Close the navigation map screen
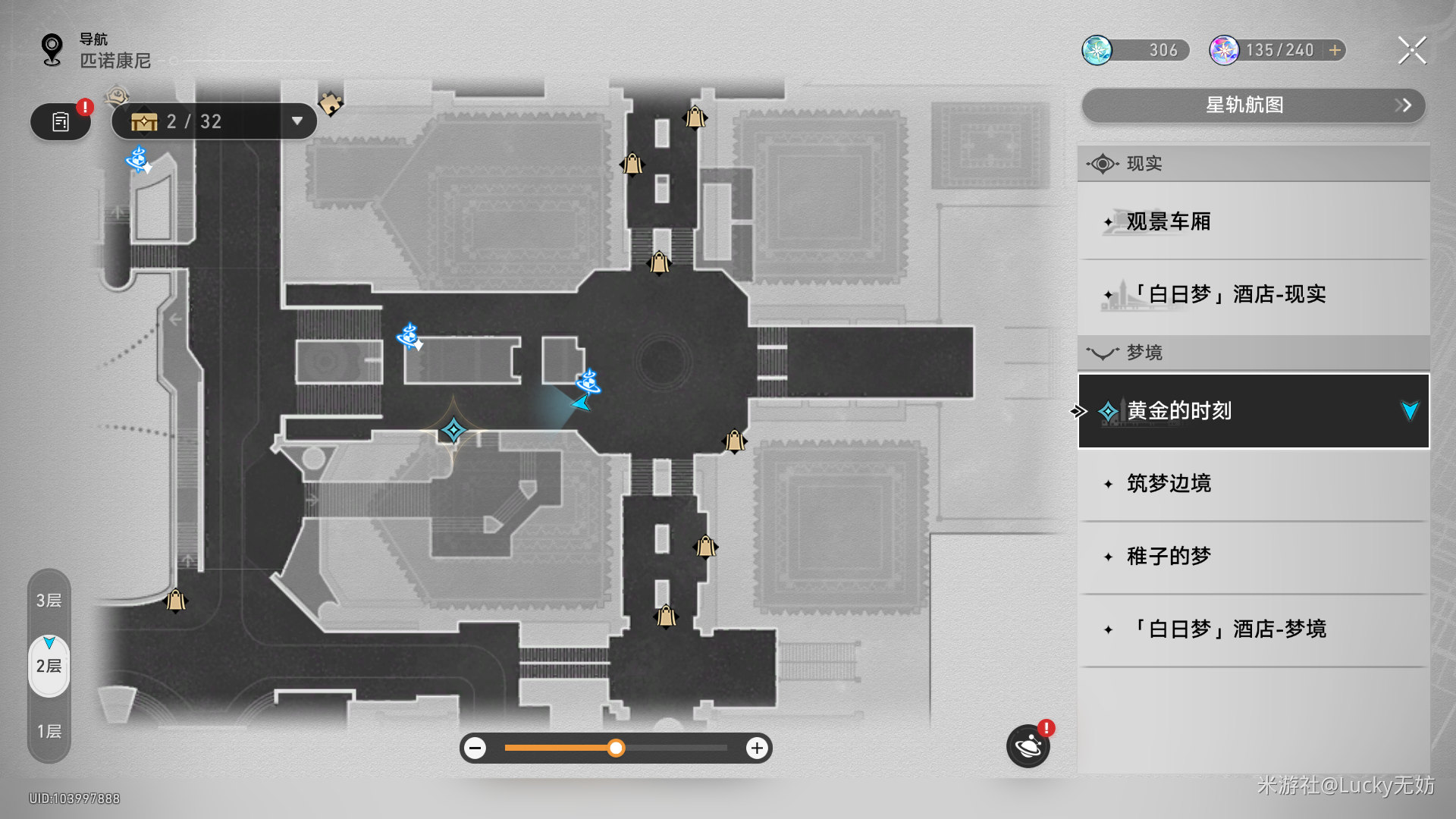1456x819 pixels. [x=1411, y=51]
